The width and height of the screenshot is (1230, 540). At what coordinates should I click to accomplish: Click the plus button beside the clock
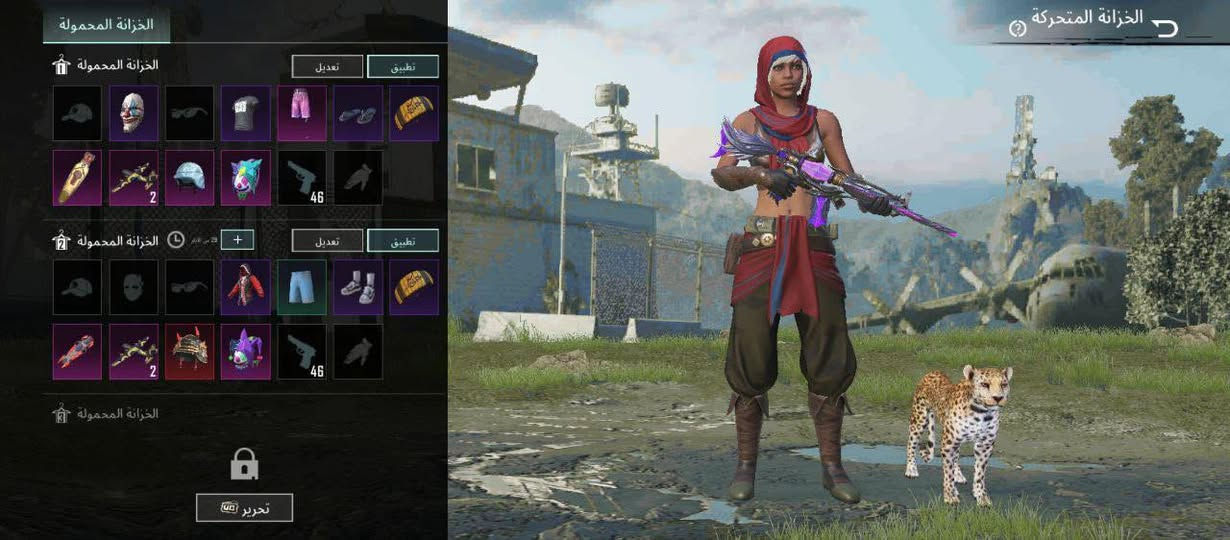(x=237, y=240)
